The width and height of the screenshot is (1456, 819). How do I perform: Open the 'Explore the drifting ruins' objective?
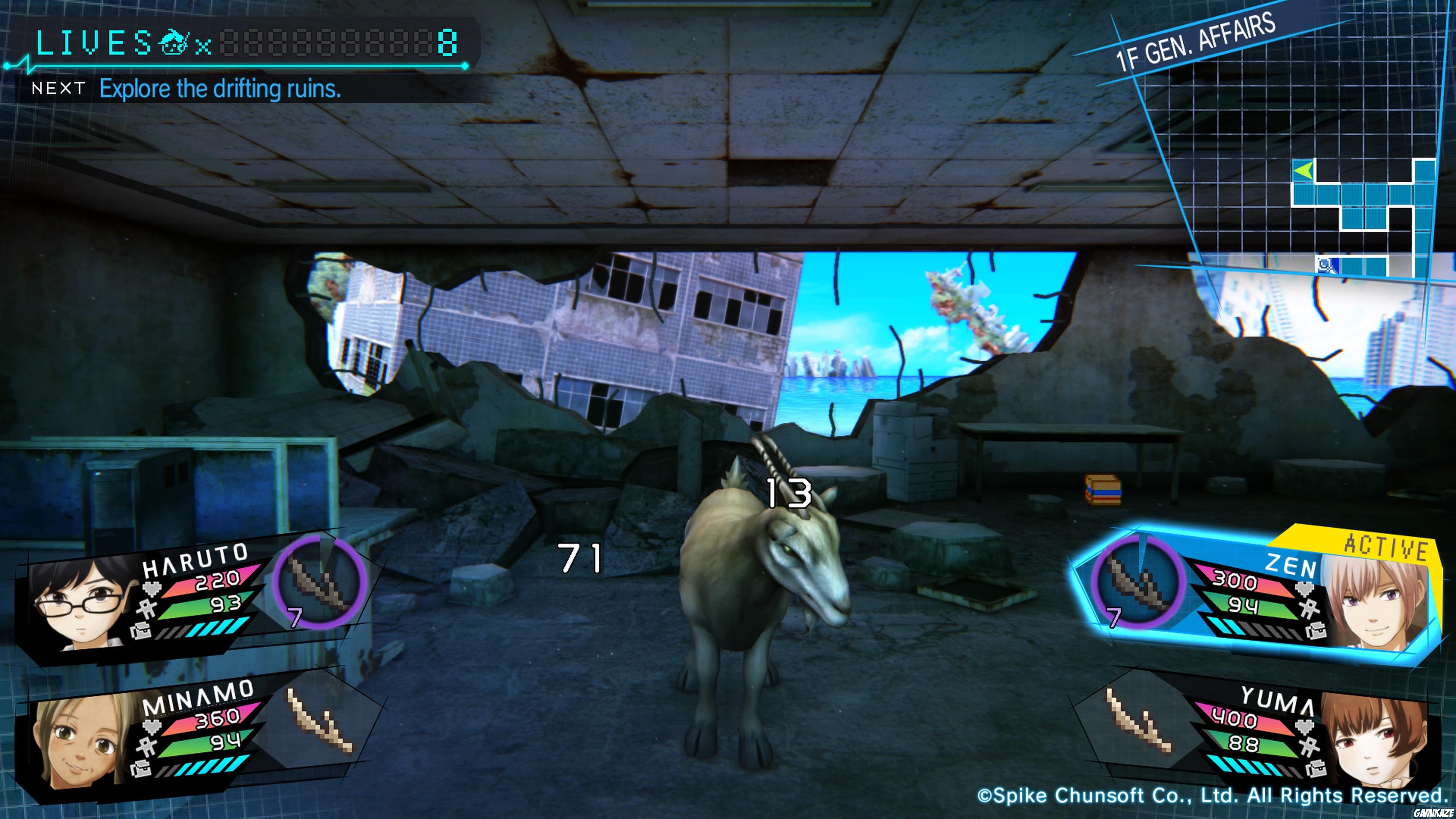coord(220,89)
